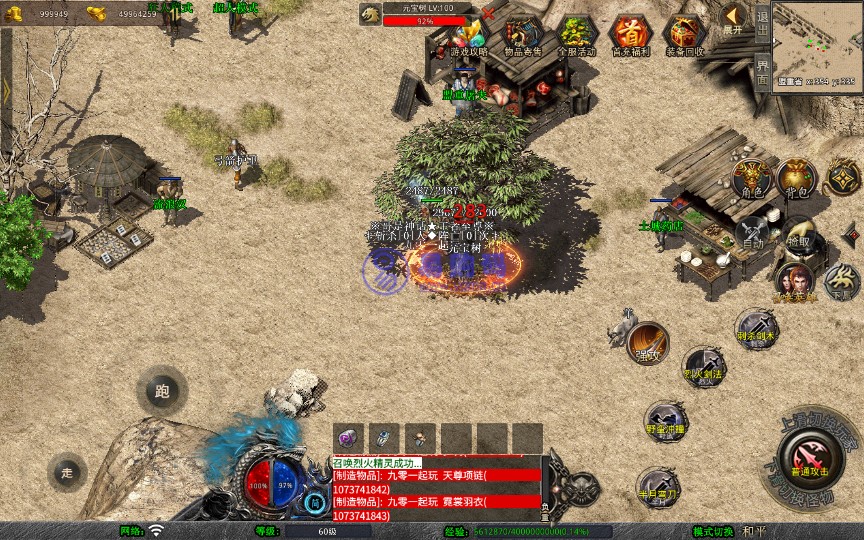This screenshot has width=864, height=540.
Task: Open the minimap
Action: coord(817,40)
